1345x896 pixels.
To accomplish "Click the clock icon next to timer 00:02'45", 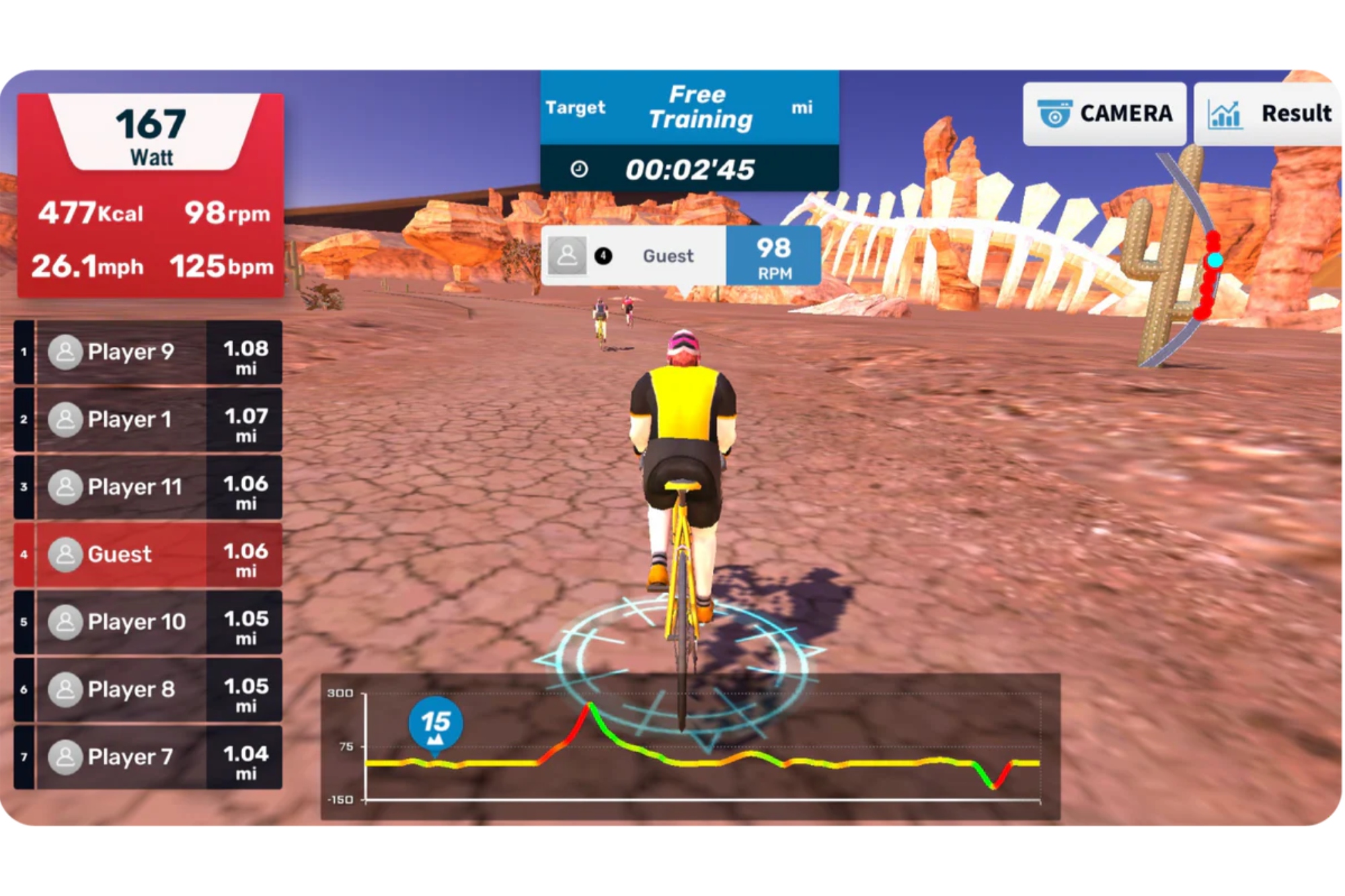I will (580, 170).
